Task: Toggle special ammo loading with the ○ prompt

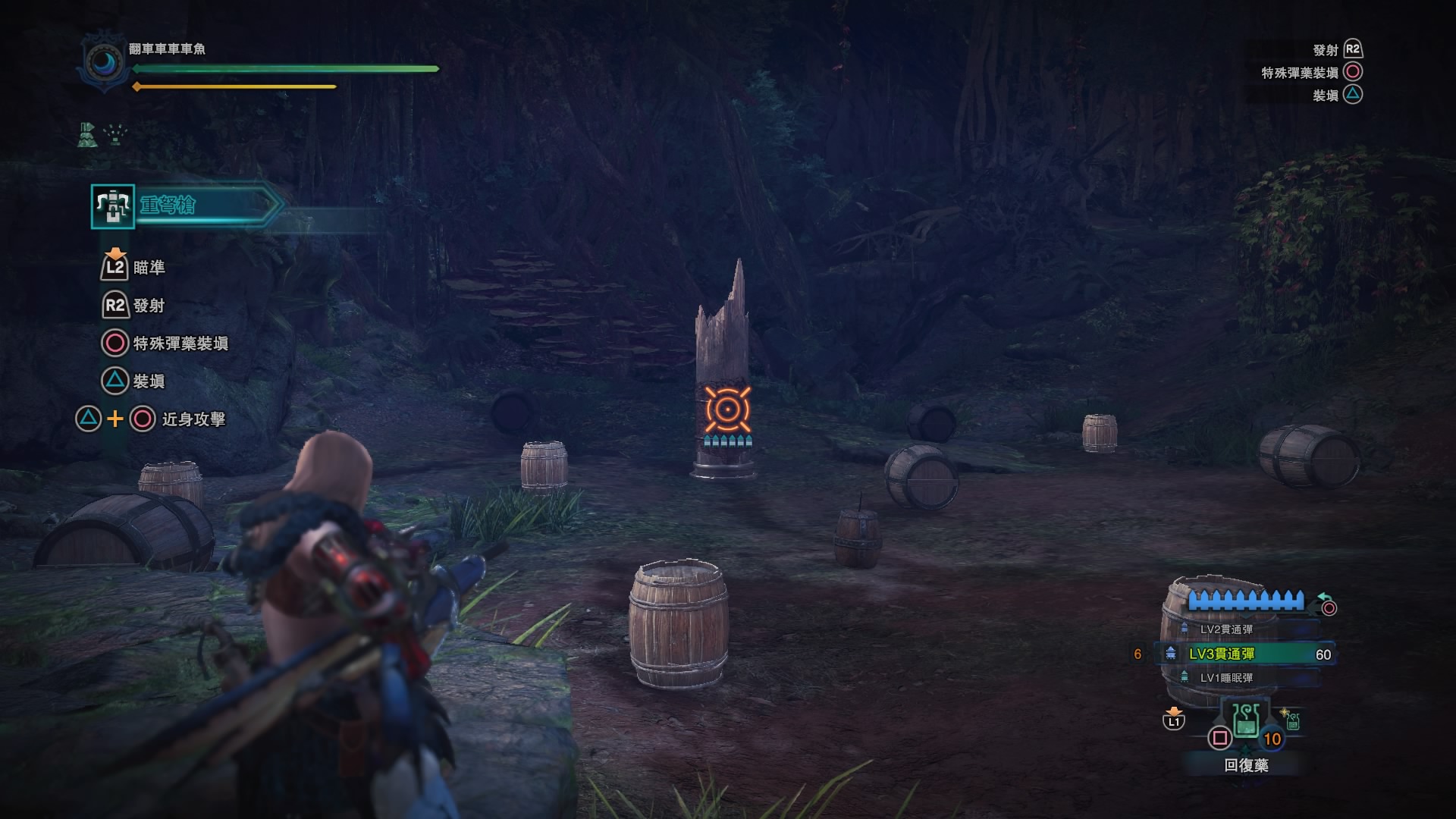Action: 116,344
